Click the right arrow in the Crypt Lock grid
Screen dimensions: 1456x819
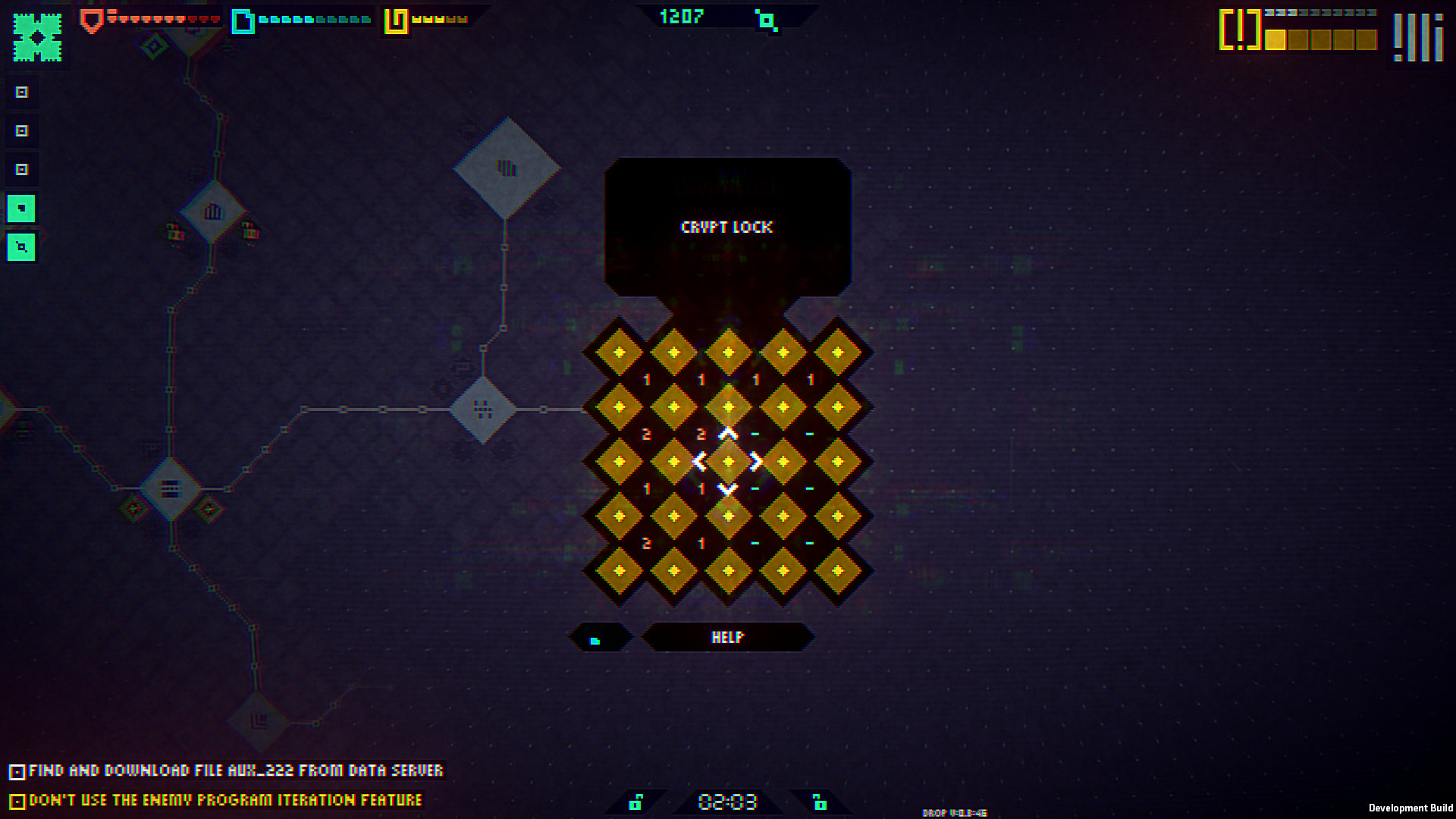754,463
